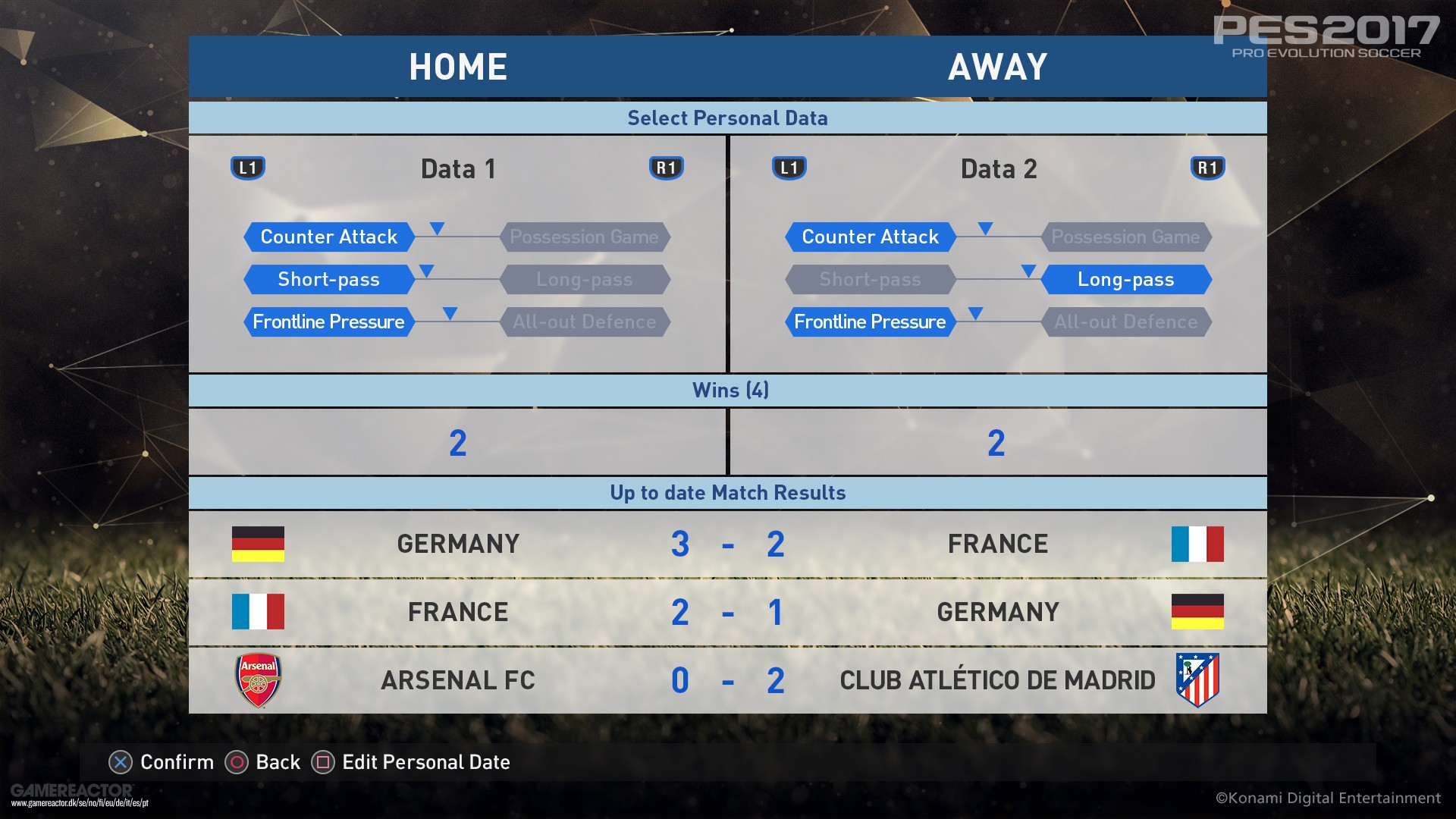The image size is (1456, 819).
Task: Move the Short-pass tactic marker on Data 1
Action: pyautogui.click(x=425, y=269)
